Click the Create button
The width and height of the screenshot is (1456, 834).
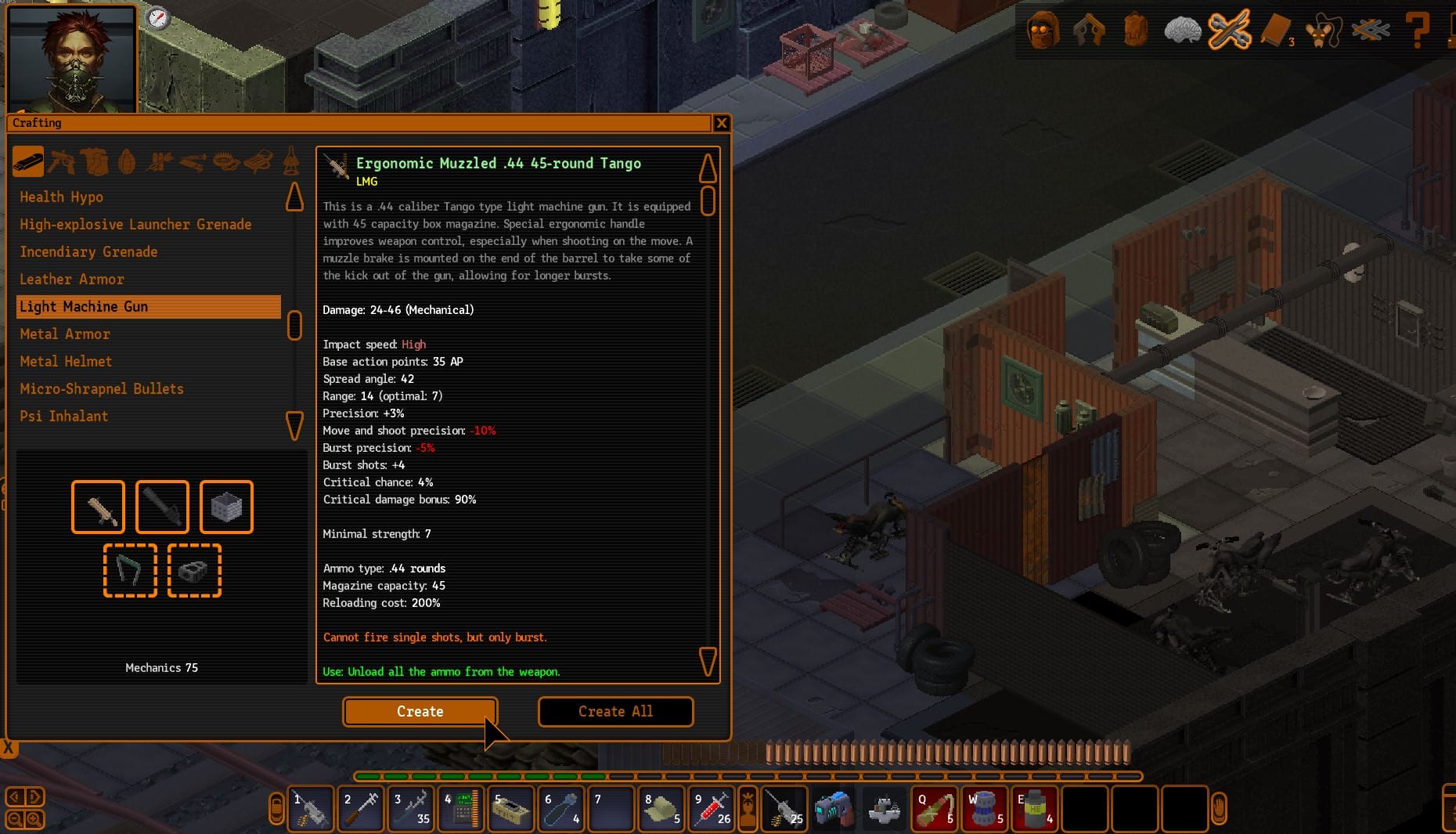tap(420, 711)
